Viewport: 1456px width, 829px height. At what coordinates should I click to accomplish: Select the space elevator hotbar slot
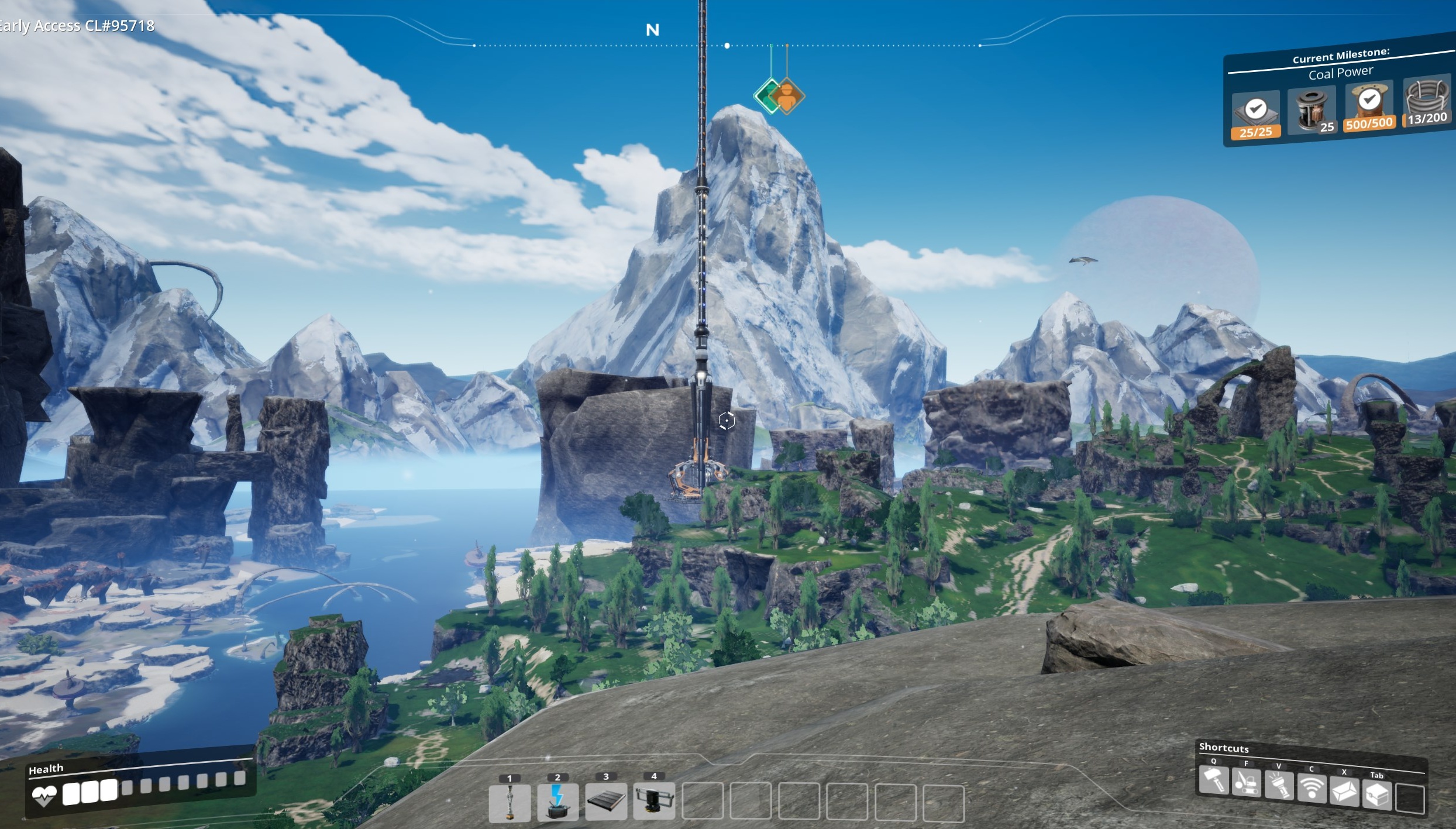click(x=510, y=803)
